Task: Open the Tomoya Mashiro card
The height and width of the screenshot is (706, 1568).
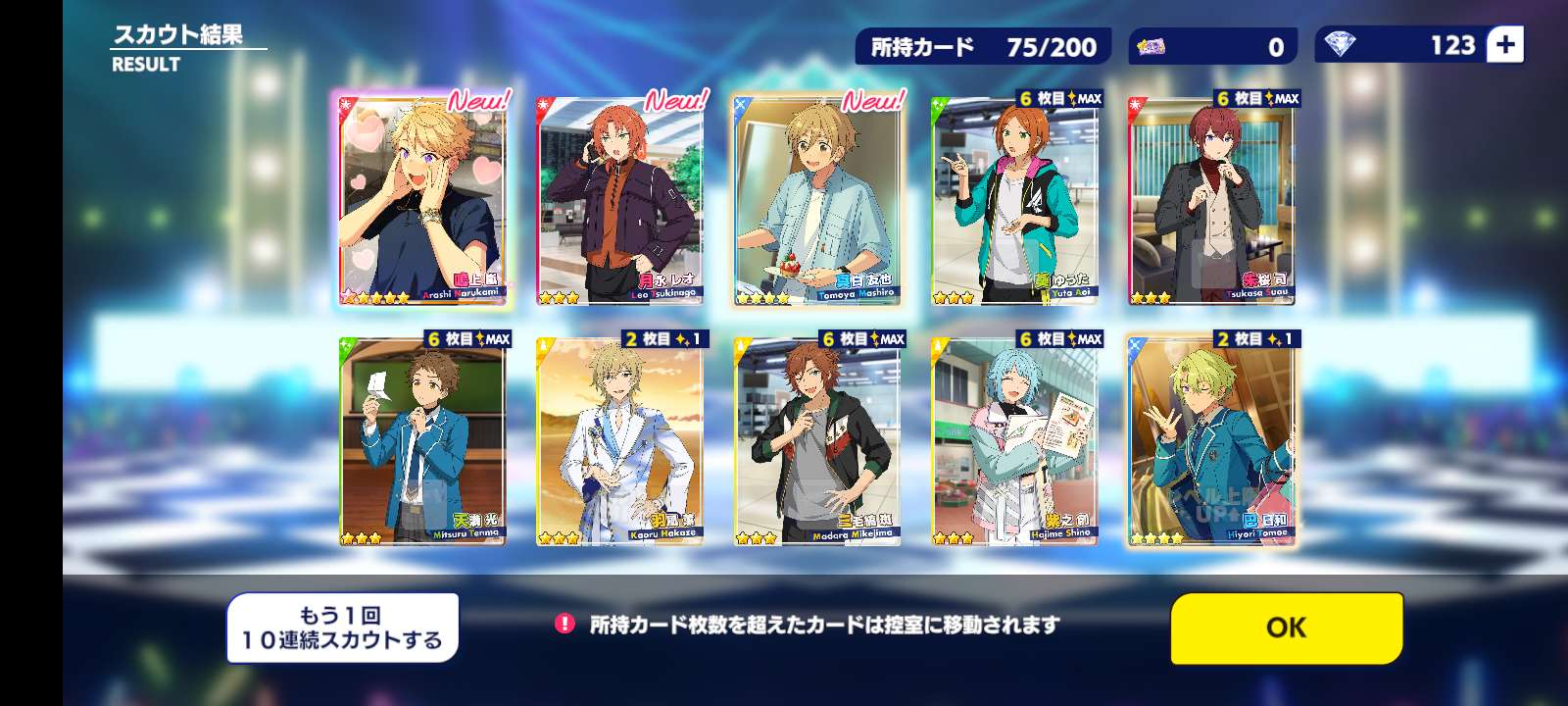Action: [x=817, y=200]
